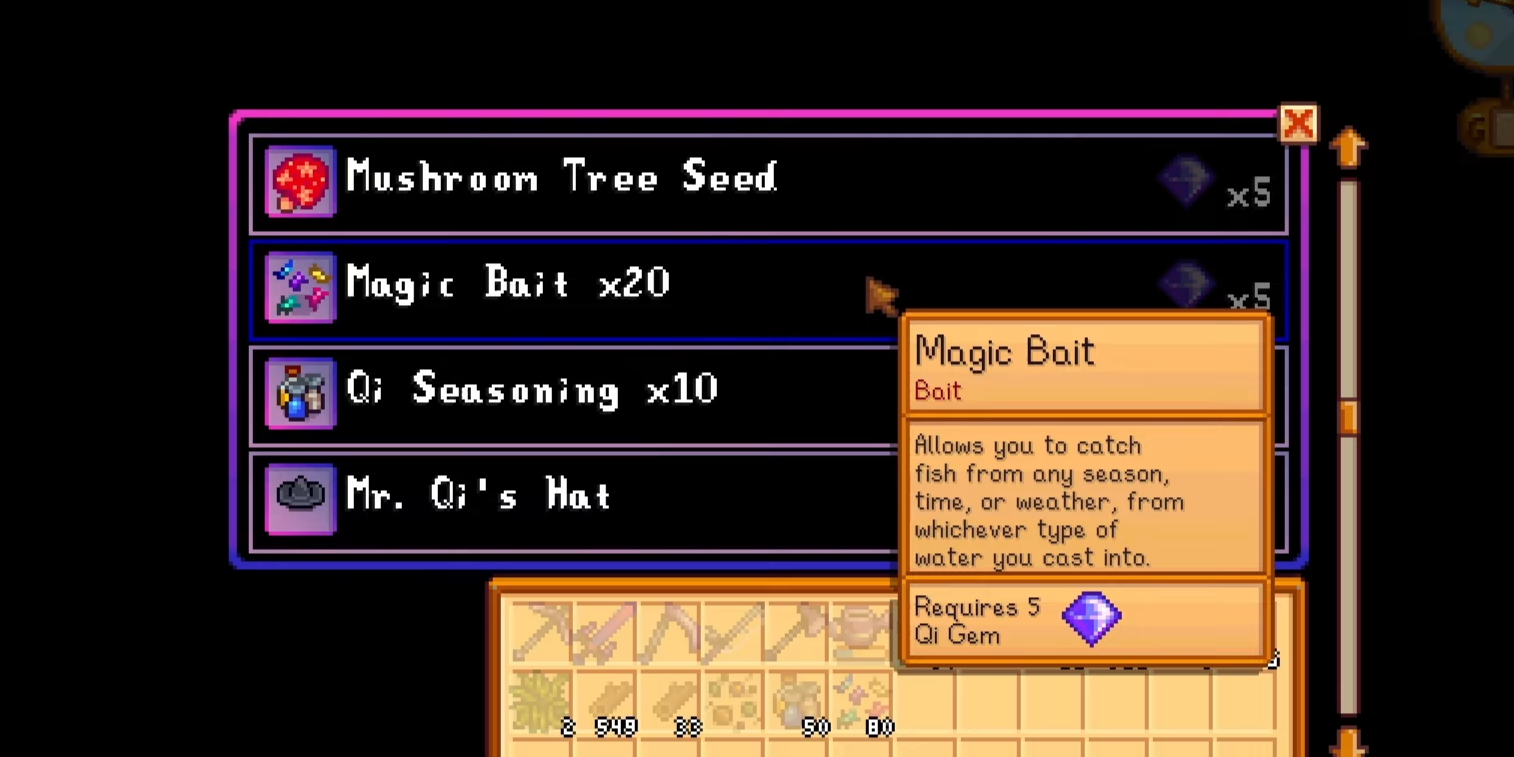Click the Qi Seasoning jar icon
Viewport: 1514px width, 757px height.
point(300,392)
